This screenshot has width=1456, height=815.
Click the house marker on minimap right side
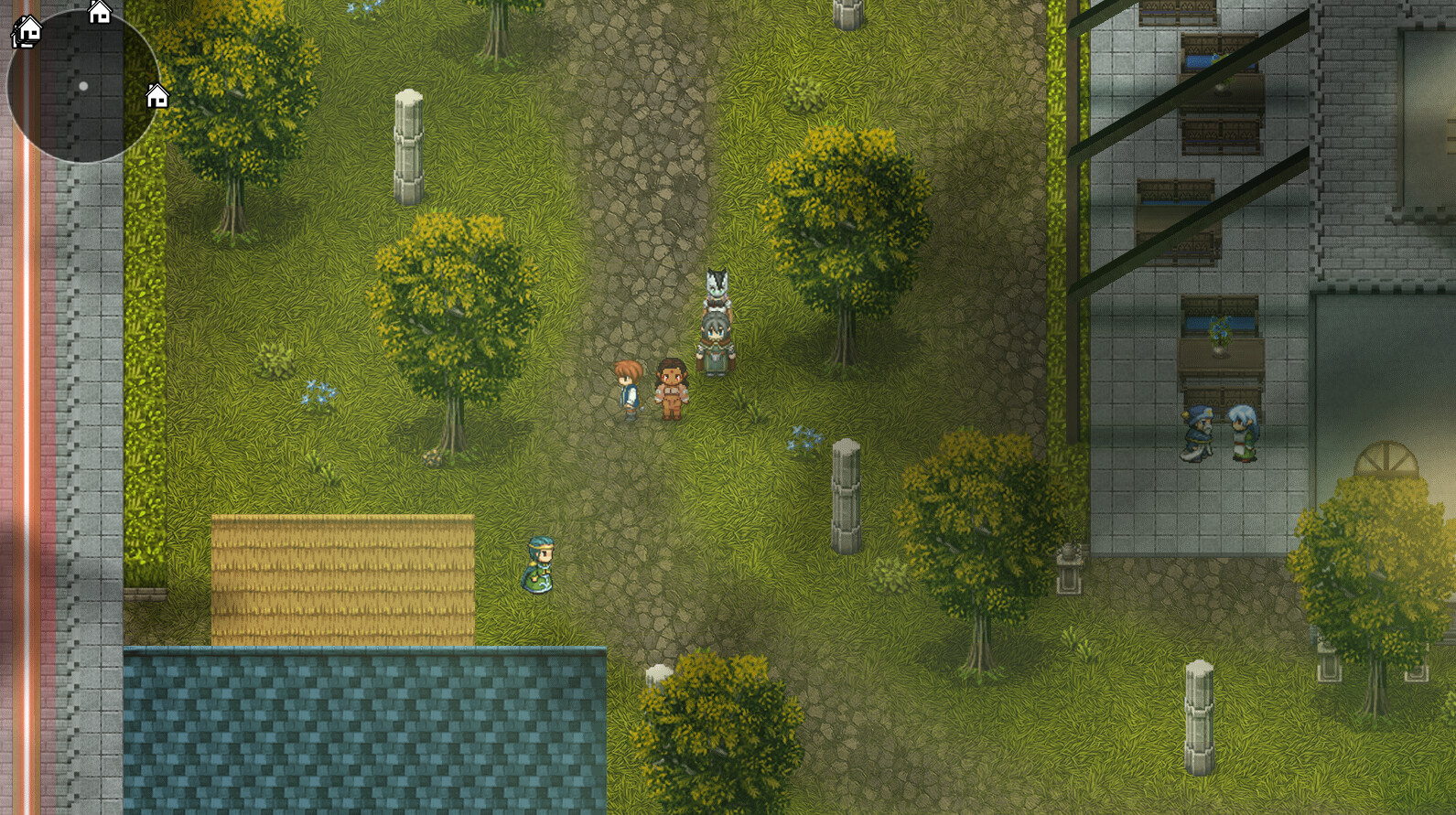pyautogui.click(x=157, y=96)
